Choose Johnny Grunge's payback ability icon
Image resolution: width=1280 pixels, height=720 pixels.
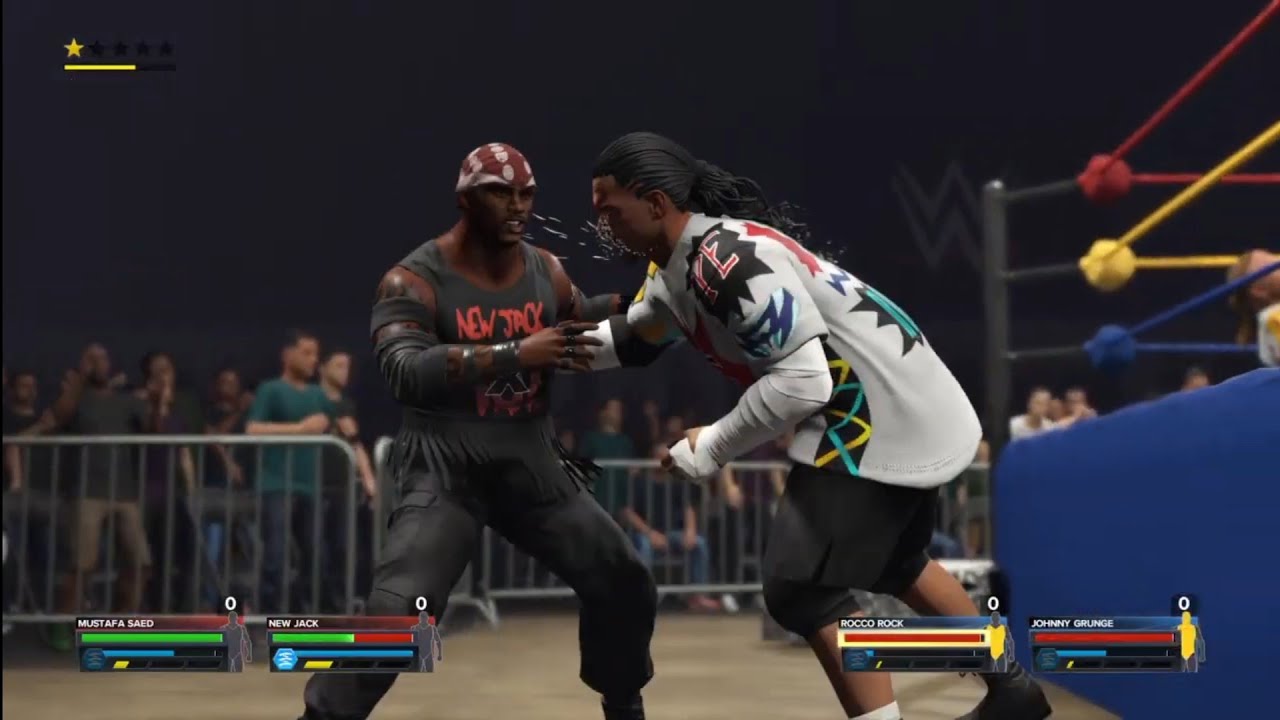click(1046, 658)
